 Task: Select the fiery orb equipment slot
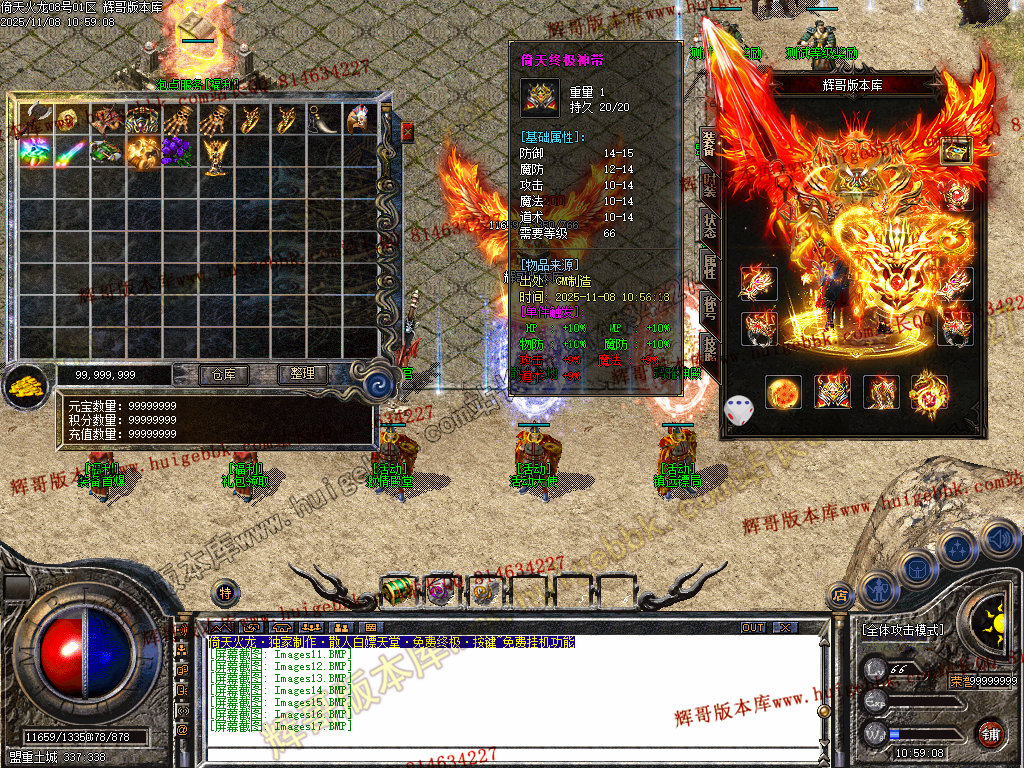[784, 392]
